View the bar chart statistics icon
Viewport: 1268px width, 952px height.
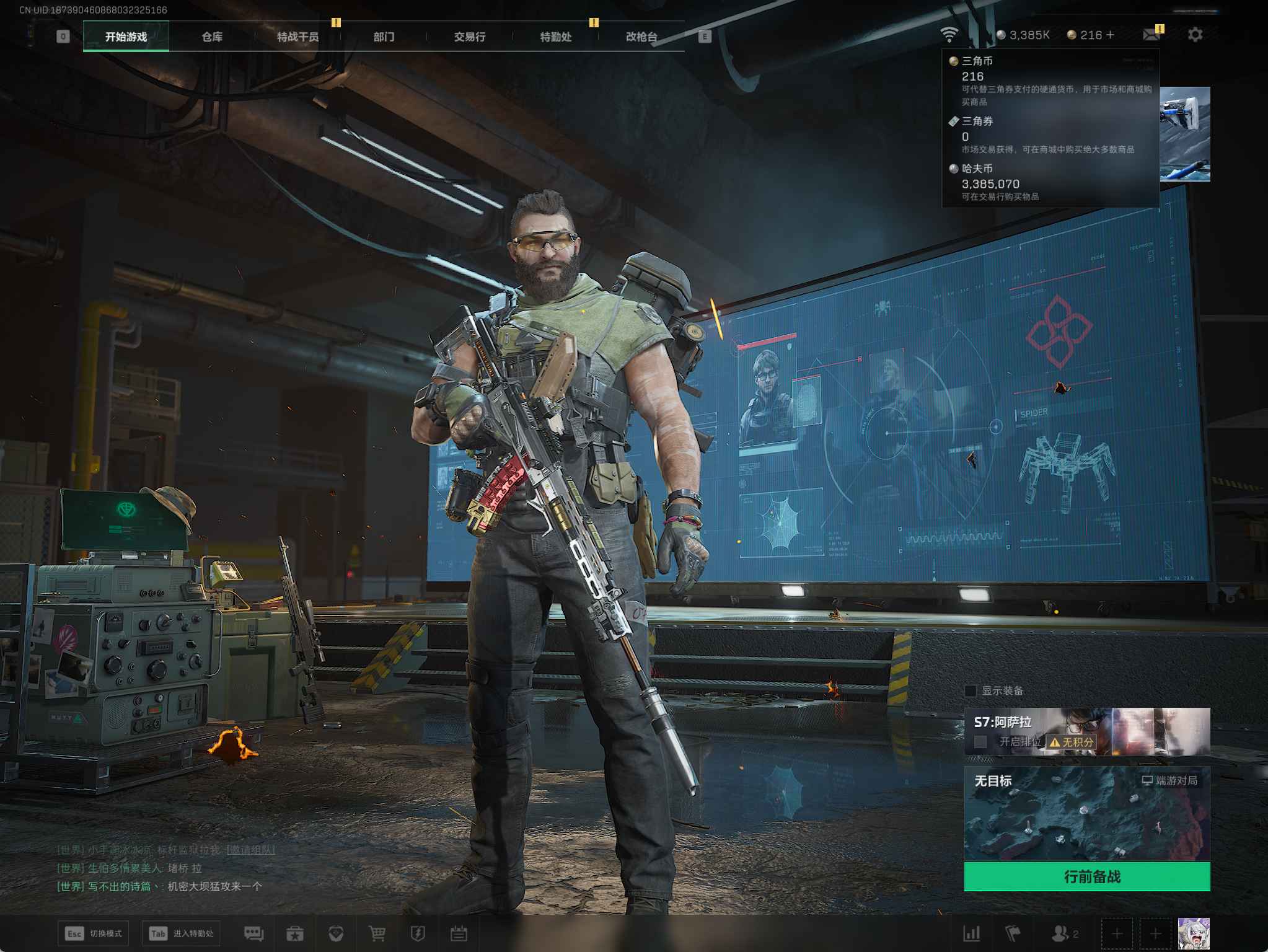(x=971, y=933)
